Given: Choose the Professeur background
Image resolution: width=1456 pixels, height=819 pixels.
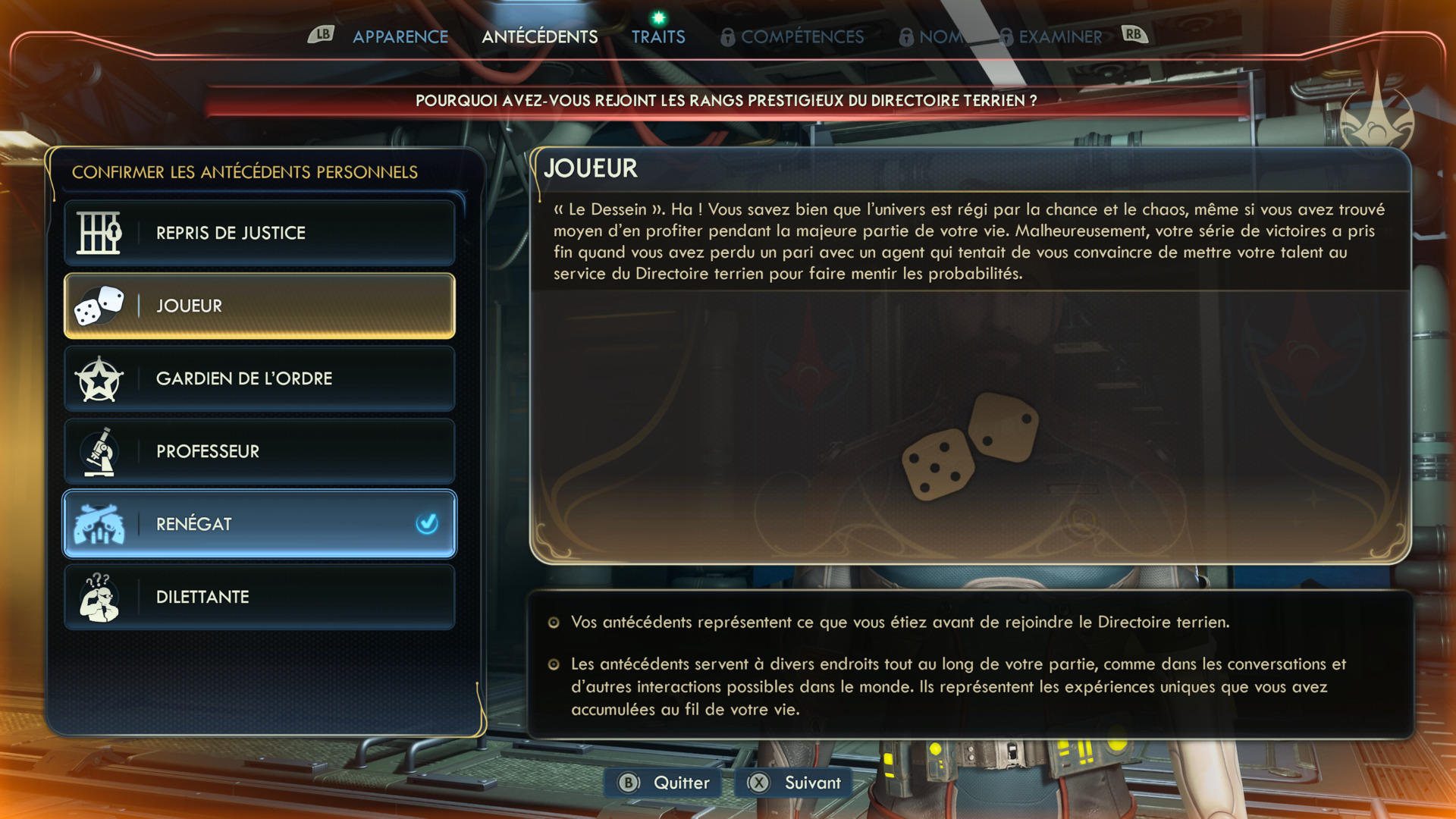Looking at the screenshot, I should pos(259,451).
